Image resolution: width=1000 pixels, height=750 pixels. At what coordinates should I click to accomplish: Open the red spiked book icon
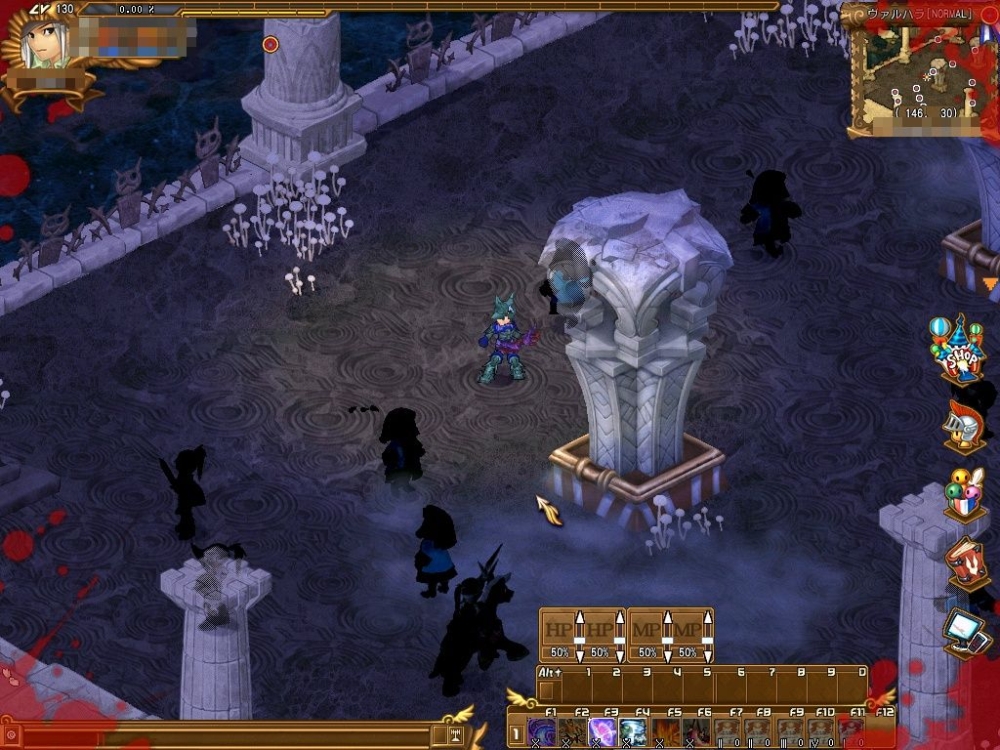click(x=965, y=563)
